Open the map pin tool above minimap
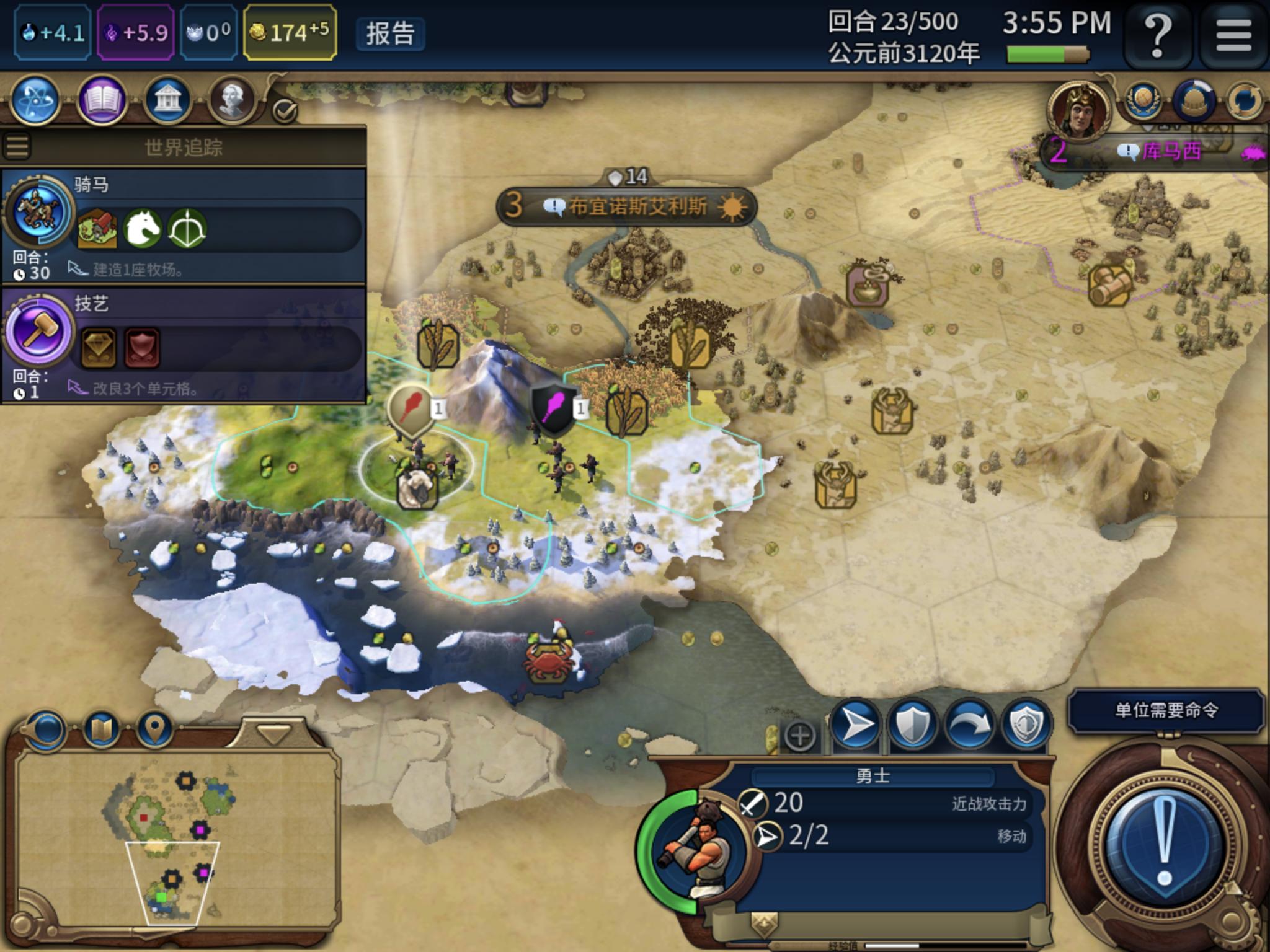 154,729
